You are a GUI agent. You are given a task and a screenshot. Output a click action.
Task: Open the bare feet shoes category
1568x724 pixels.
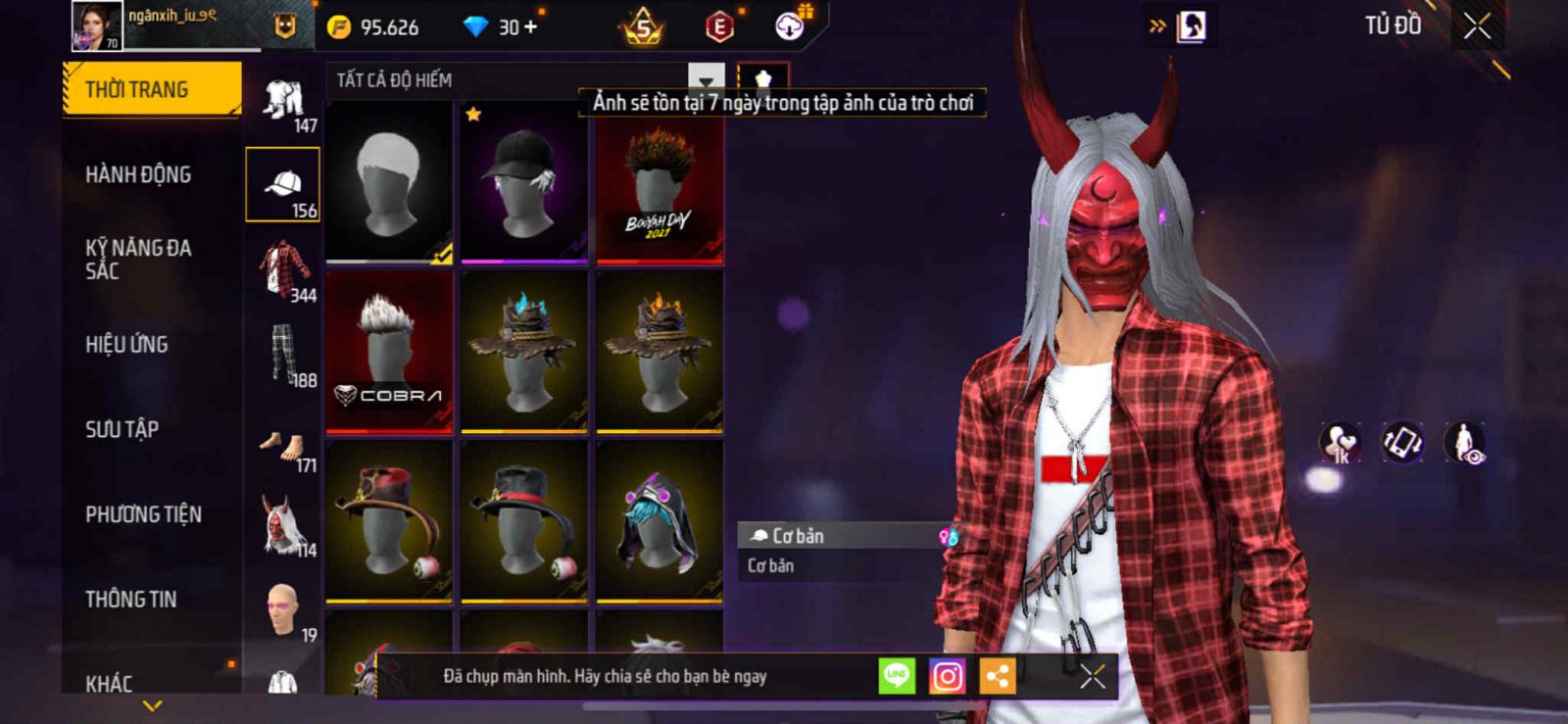pos(284,447)
